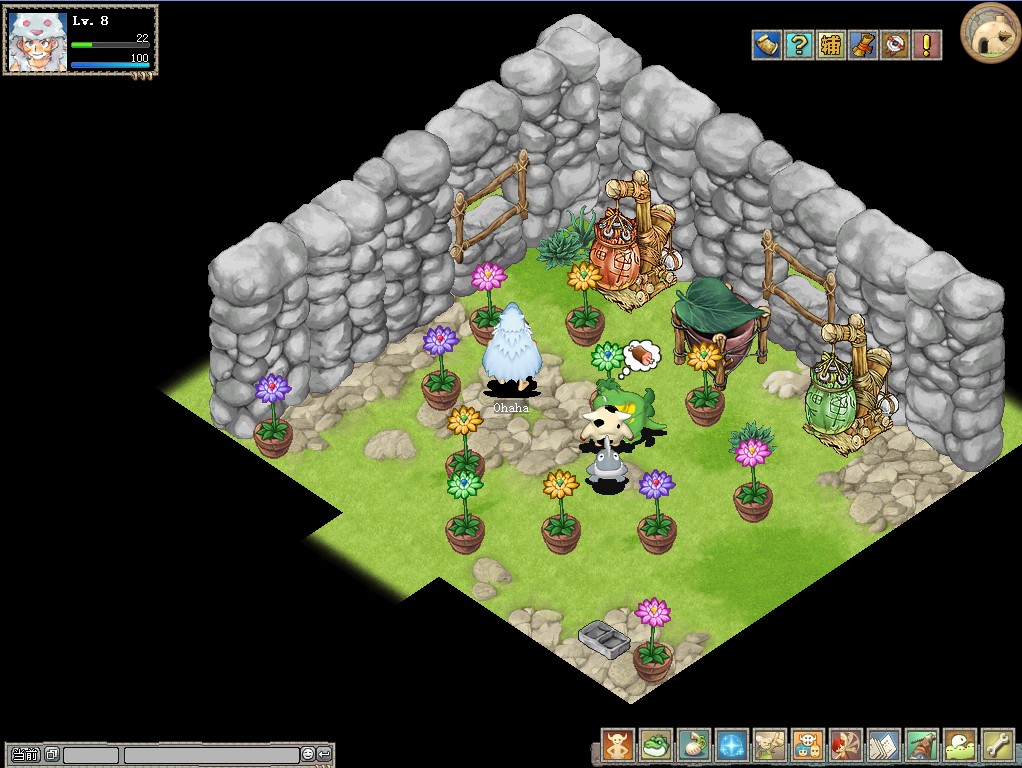Click the 当前 chat channel button

pyautogui.click(x=26, y=754)
